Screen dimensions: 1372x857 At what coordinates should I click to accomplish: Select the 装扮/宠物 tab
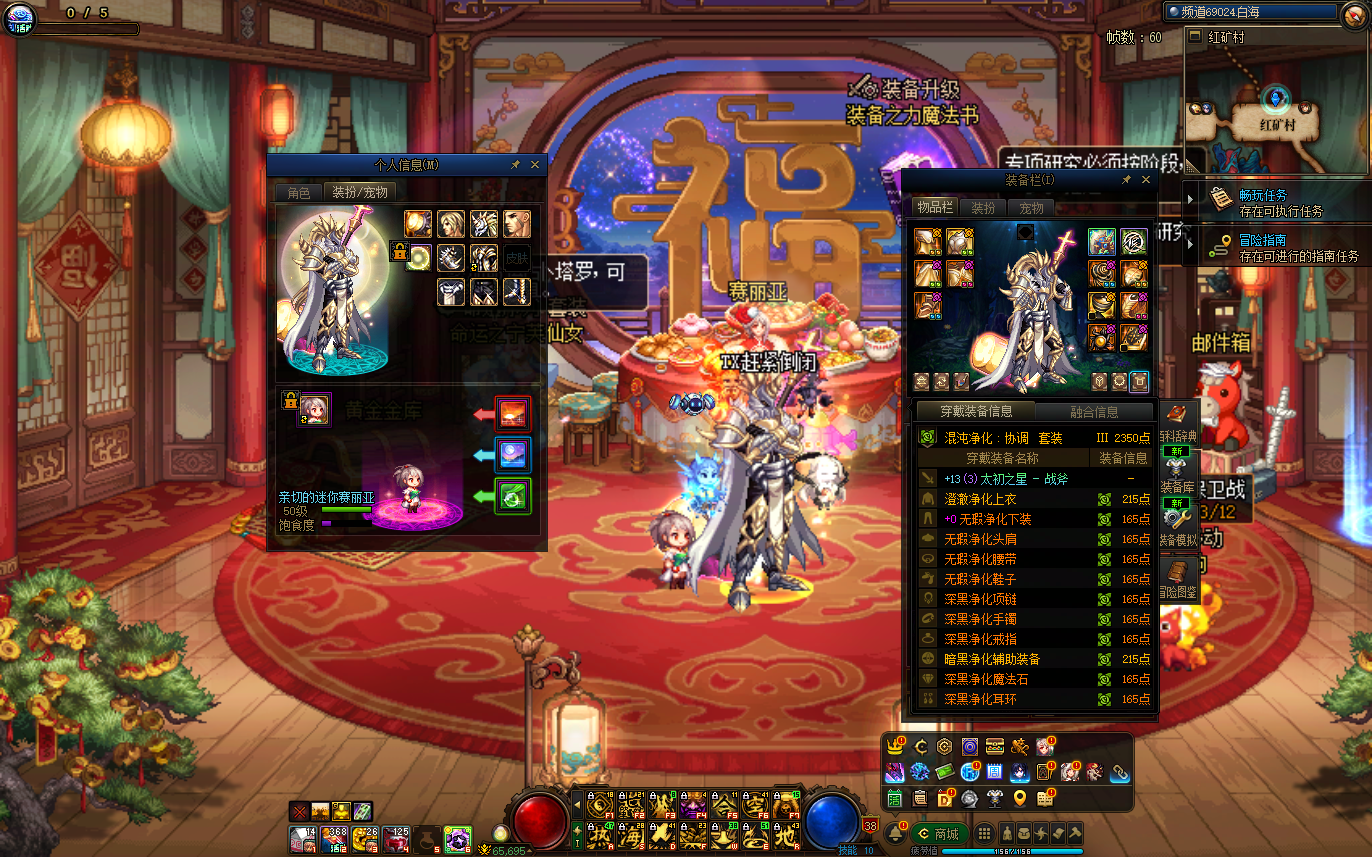point(359,192)
